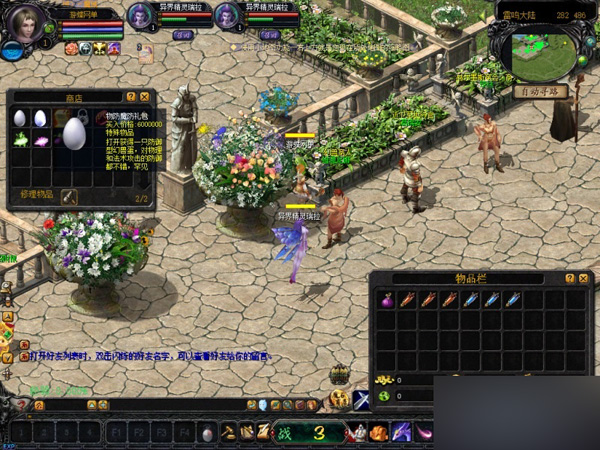Click the auto-pathfinding button below the minimap
This screenshot has height=450, width=600.
[x=541, y=91]
